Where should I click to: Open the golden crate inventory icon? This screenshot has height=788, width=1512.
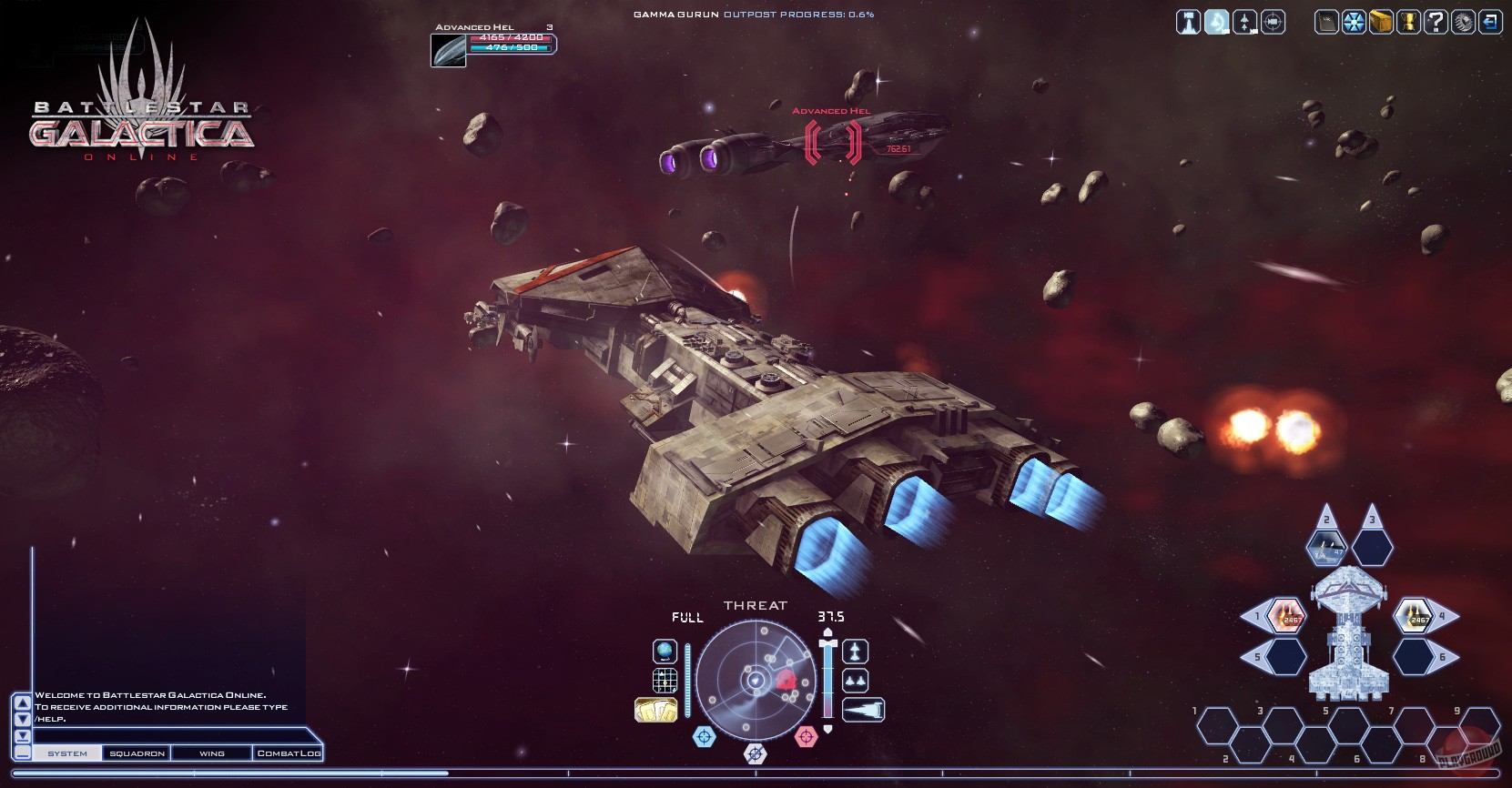coord(1381,23)
